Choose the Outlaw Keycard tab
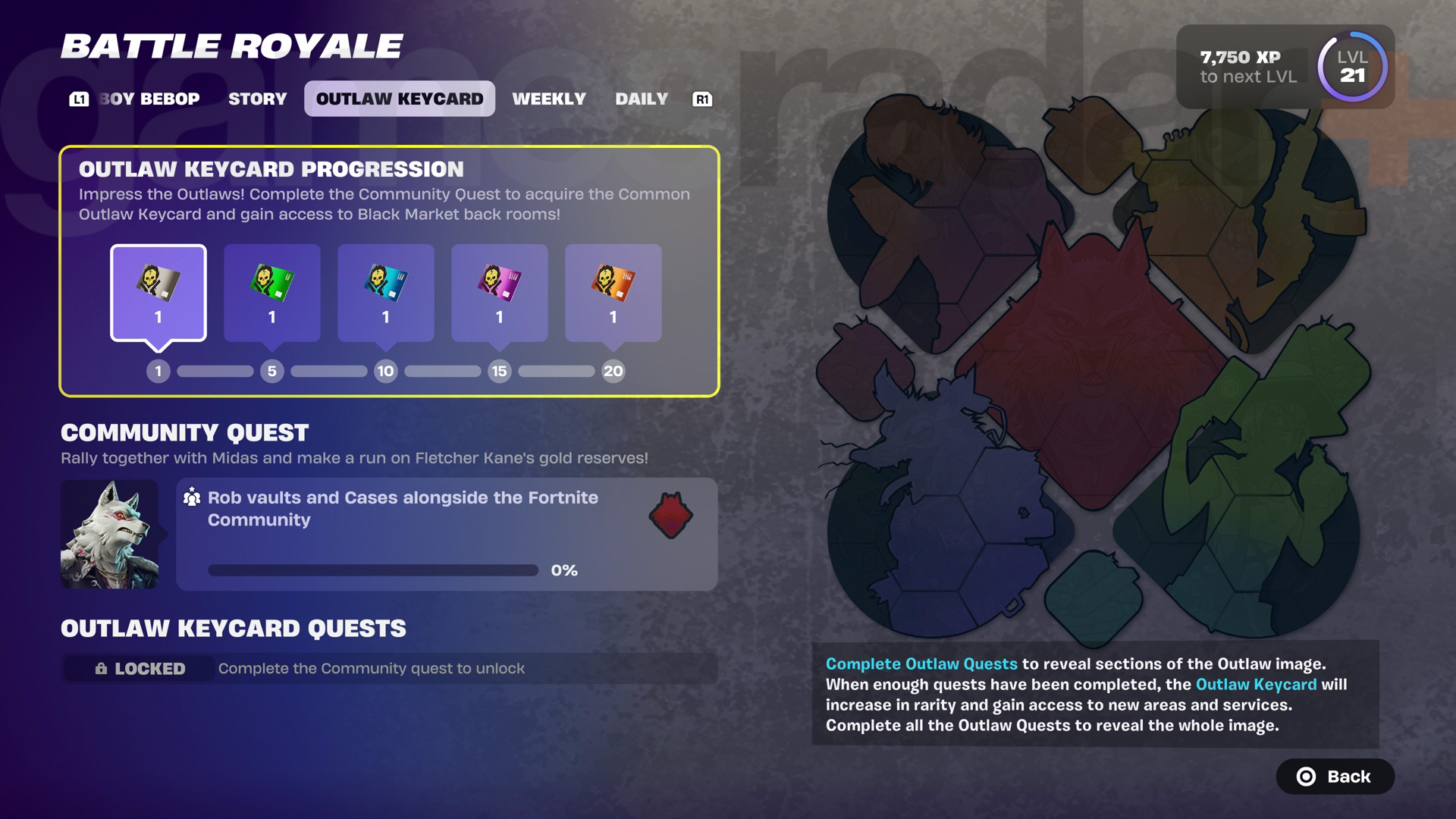The width and height of the screenshot is (1456, 819). point(399,99)
